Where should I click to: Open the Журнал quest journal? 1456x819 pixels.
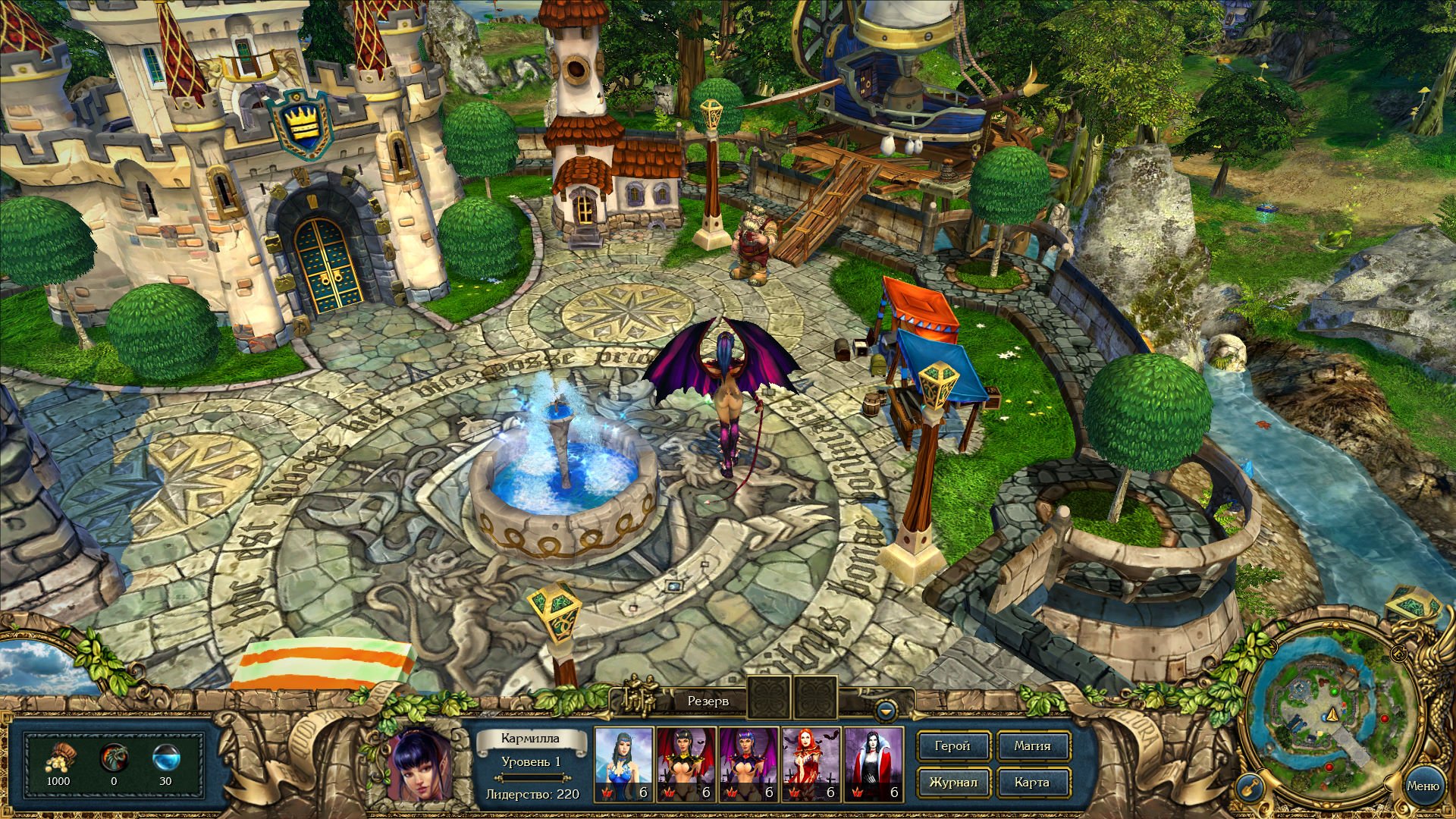click(x=952, y=783)
